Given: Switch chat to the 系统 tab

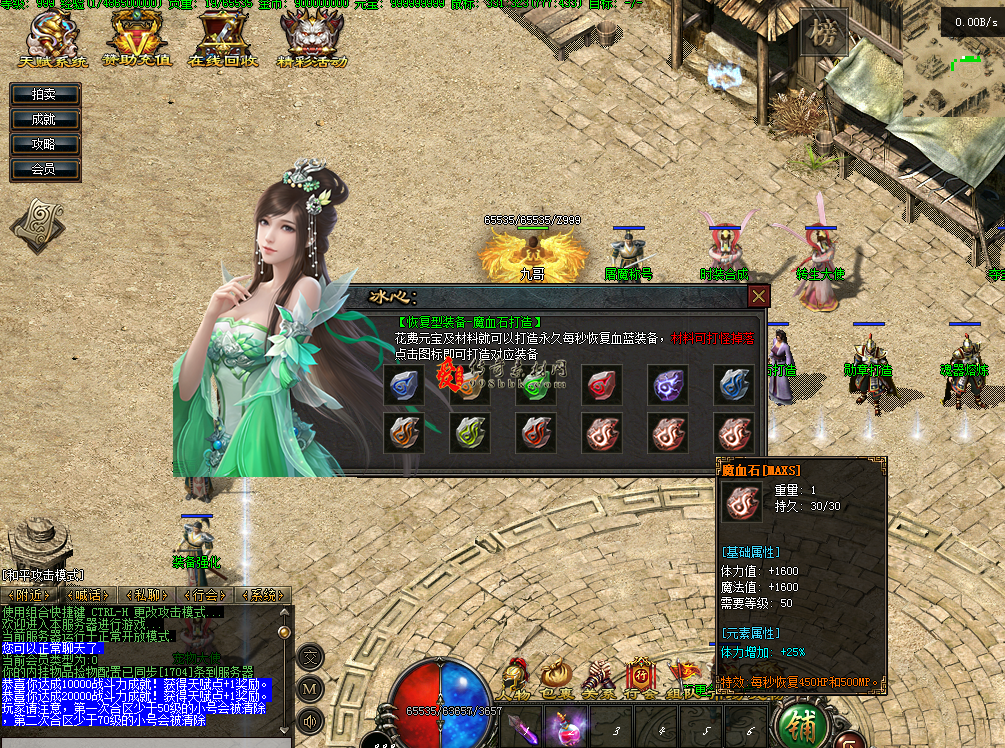Looking at the screenshot, I should pos(263,595).
